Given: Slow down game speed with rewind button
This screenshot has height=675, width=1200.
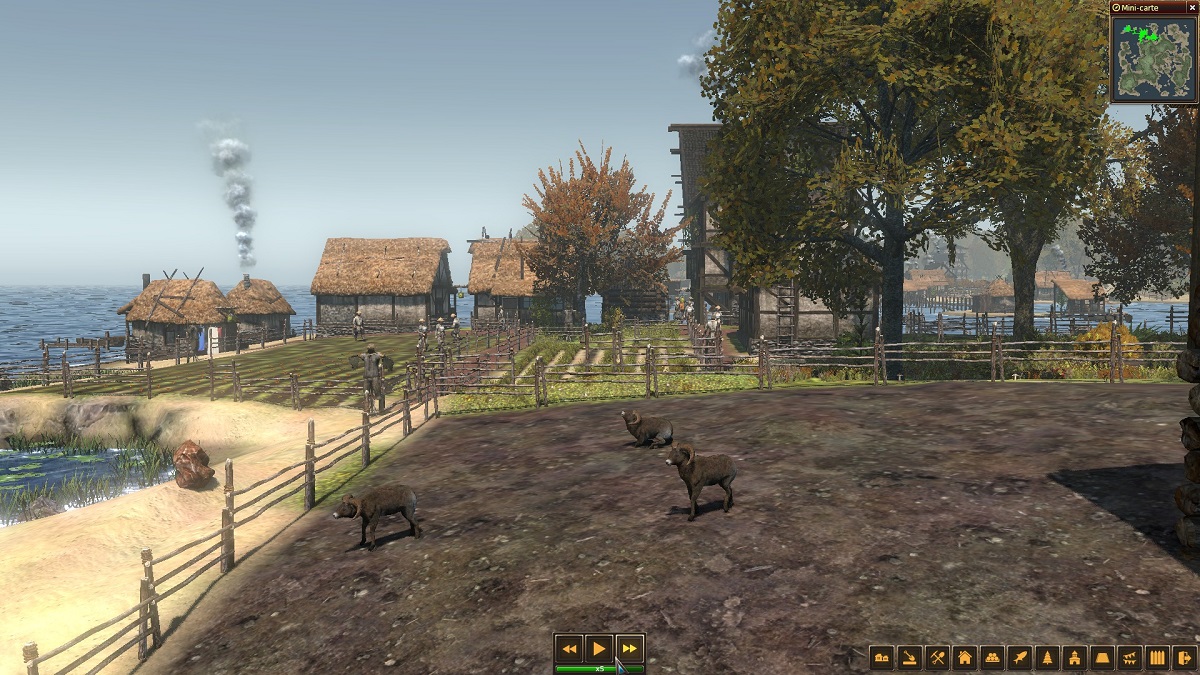Looking at the screenshot, I should (x=569, y=648).
